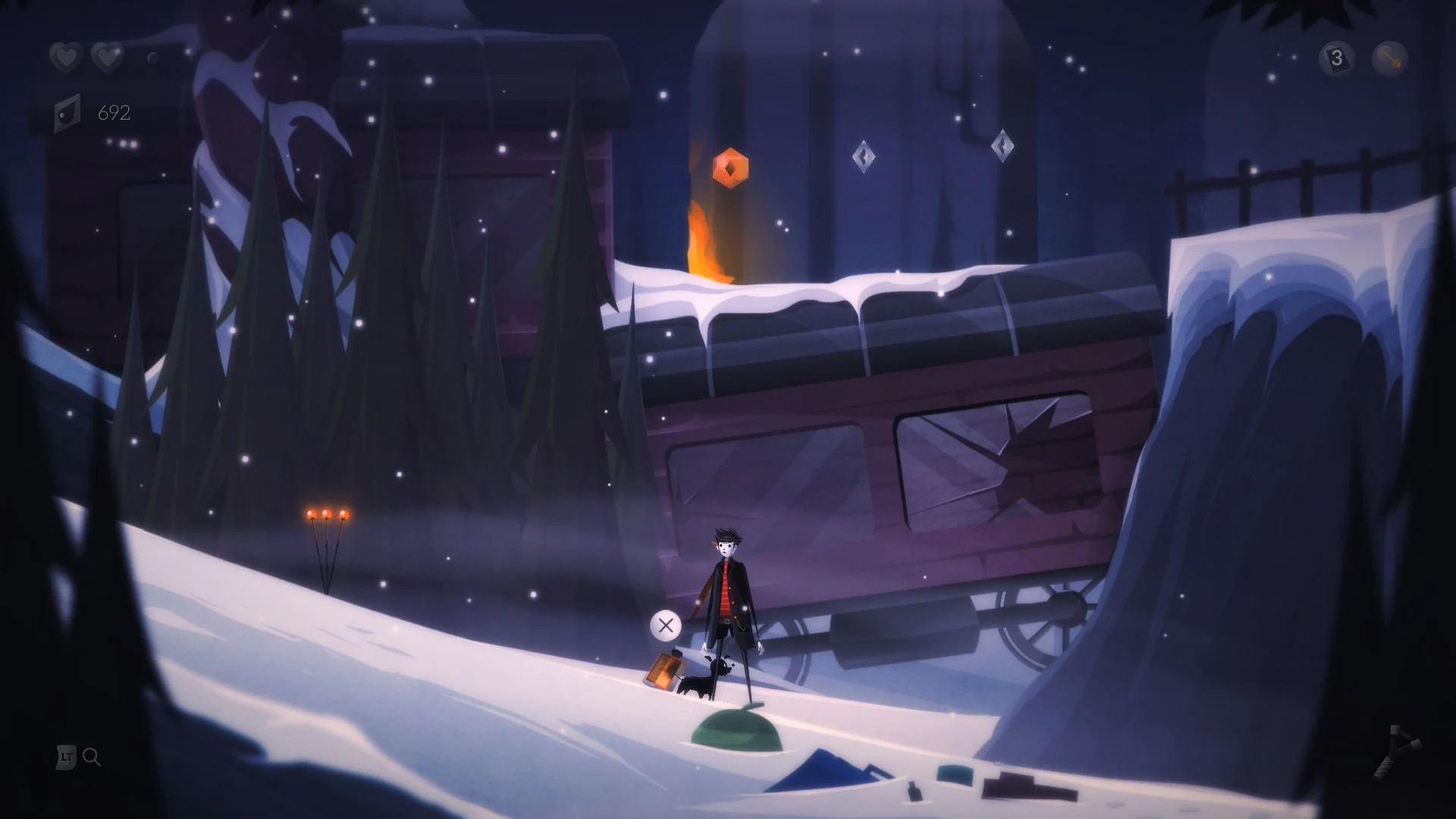Screen dimensions: 1456x819
Task: Click the X interact bubble above the suitcase
Action: click(x=666, y=626)
